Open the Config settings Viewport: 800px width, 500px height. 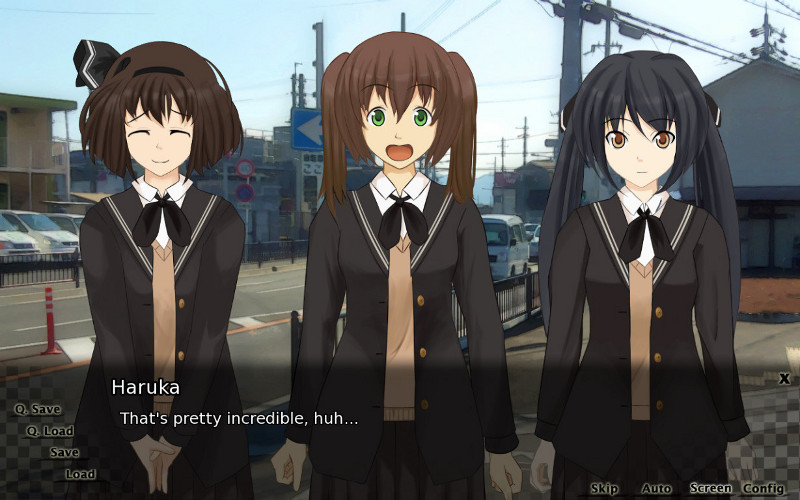point(763,489)
